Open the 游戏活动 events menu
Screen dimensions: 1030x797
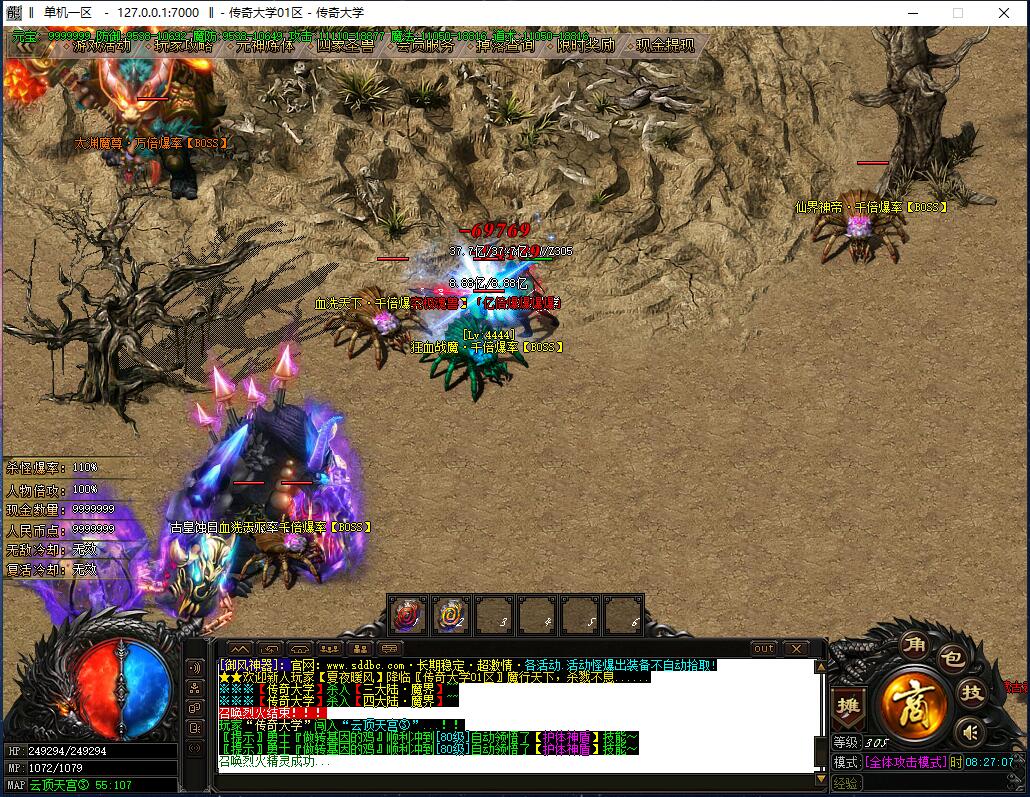(100, 45)
